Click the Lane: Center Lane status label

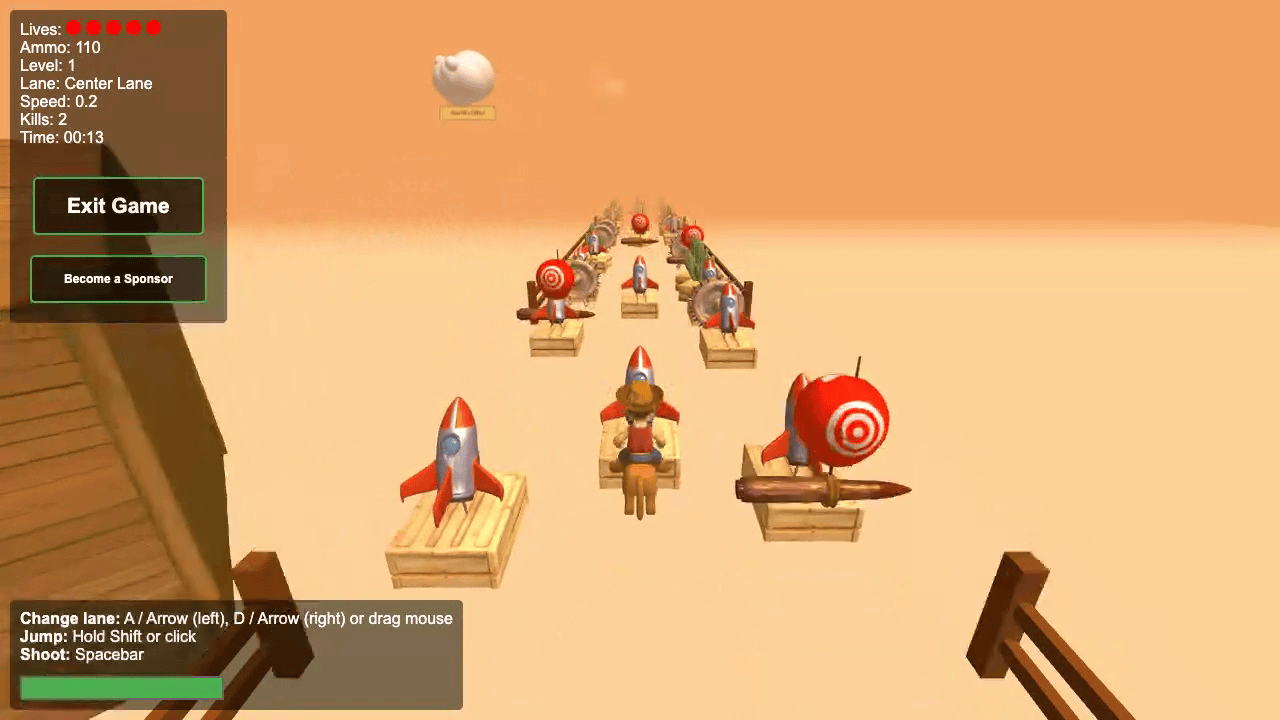point(88,83)
